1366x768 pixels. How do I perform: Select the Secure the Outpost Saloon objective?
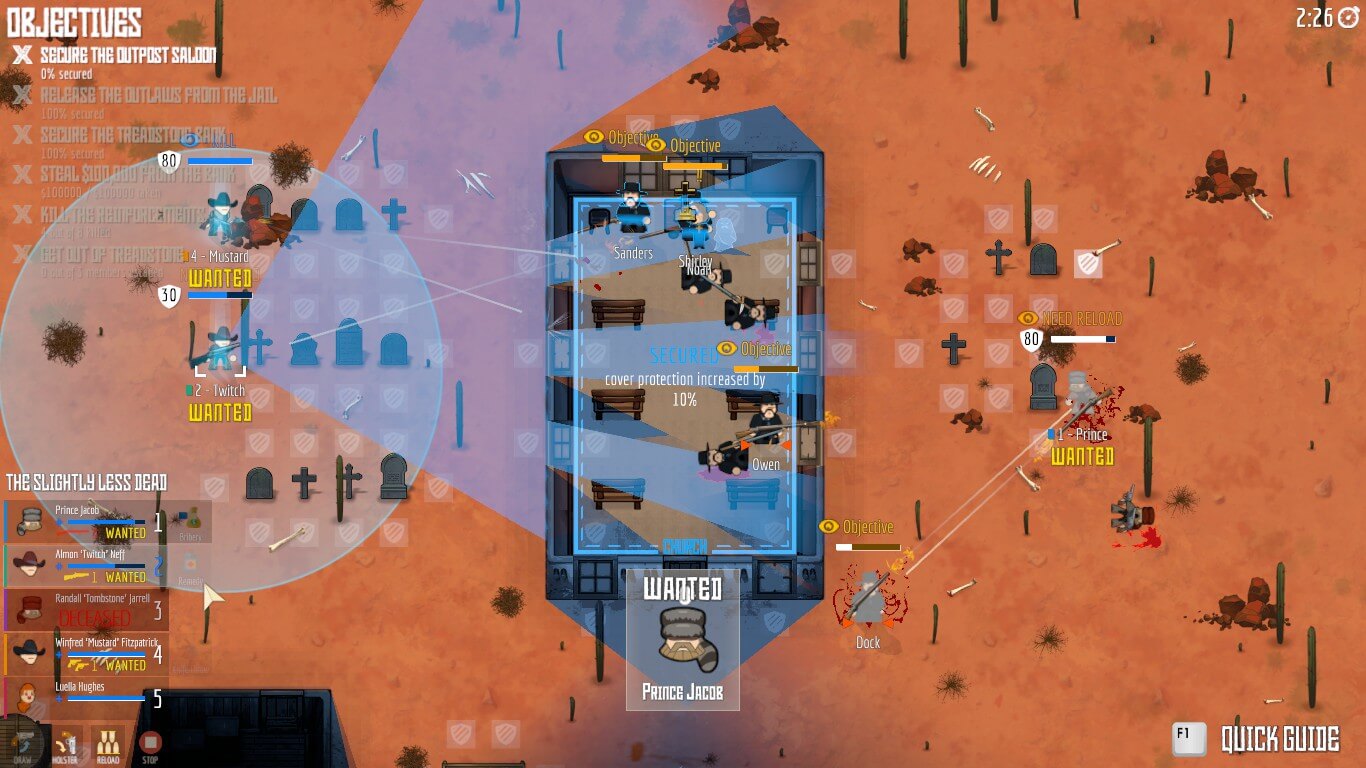coord(128,56)
